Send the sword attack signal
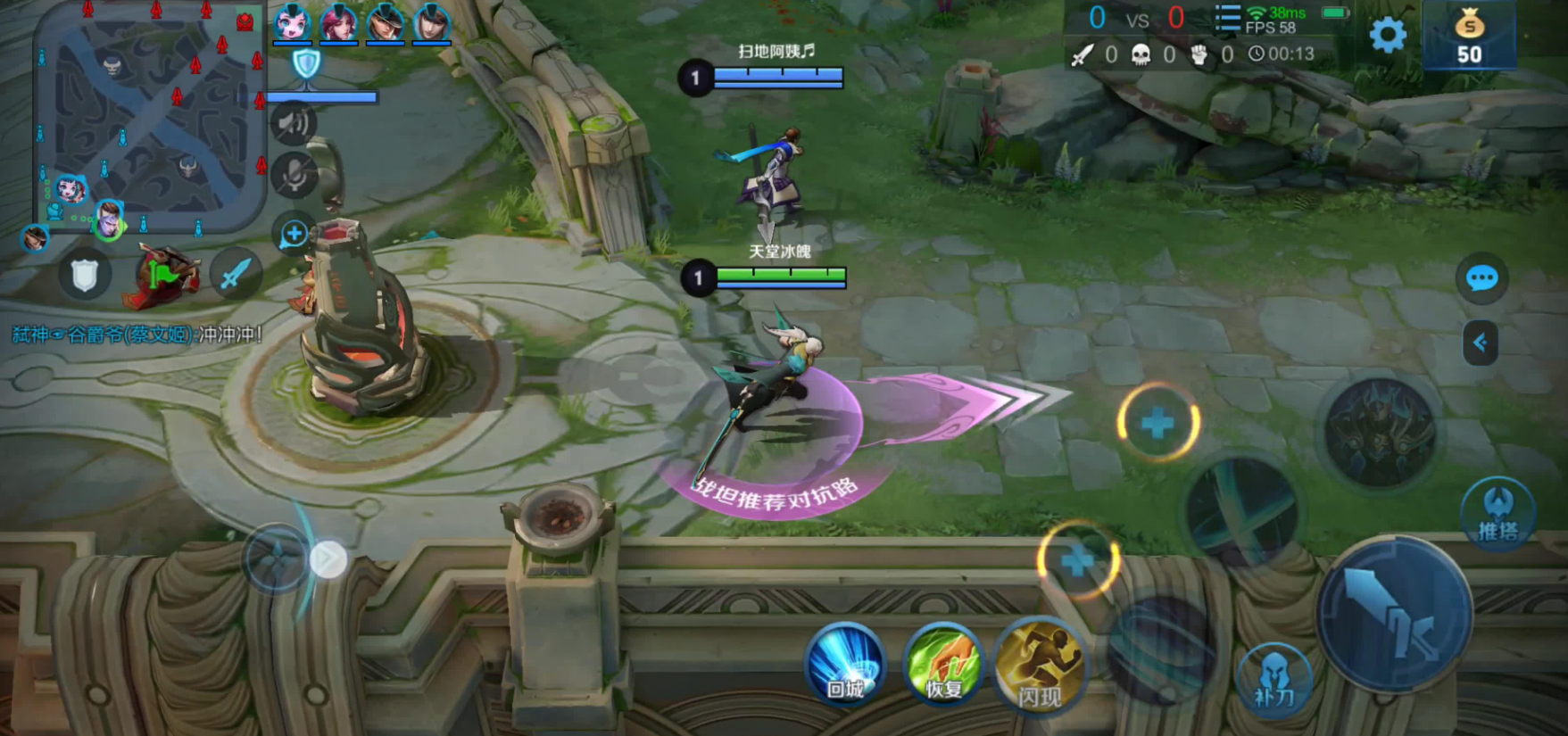 tap(234, 275)
